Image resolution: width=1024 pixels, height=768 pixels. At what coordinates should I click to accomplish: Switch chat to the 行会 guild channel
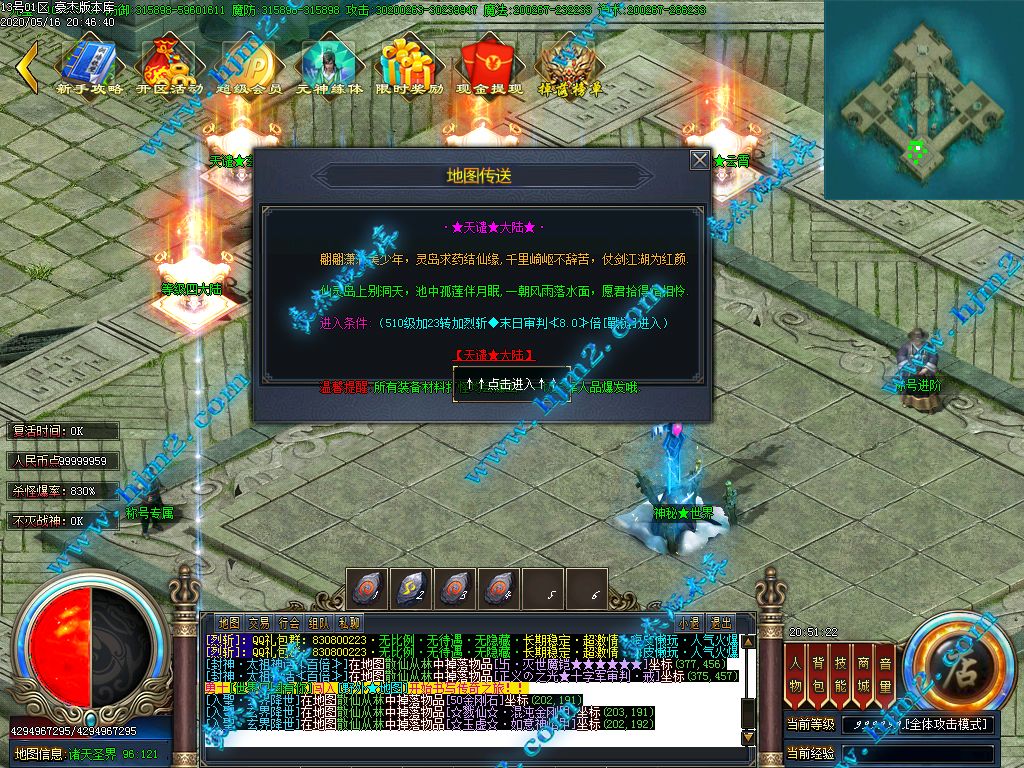coord(289,622)
